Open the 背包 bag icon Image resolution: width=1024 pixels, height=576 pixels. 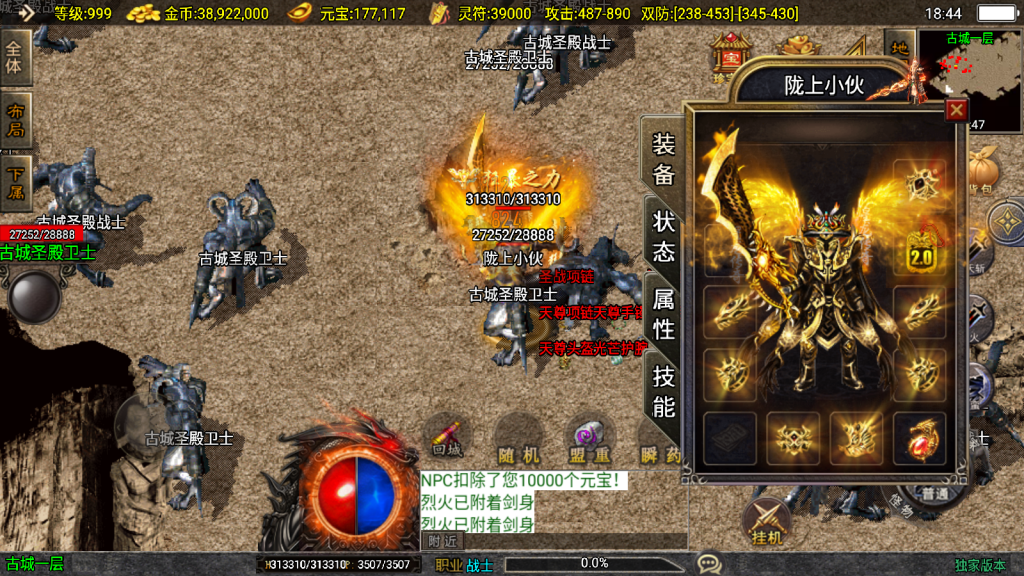[x=984, y=170]
